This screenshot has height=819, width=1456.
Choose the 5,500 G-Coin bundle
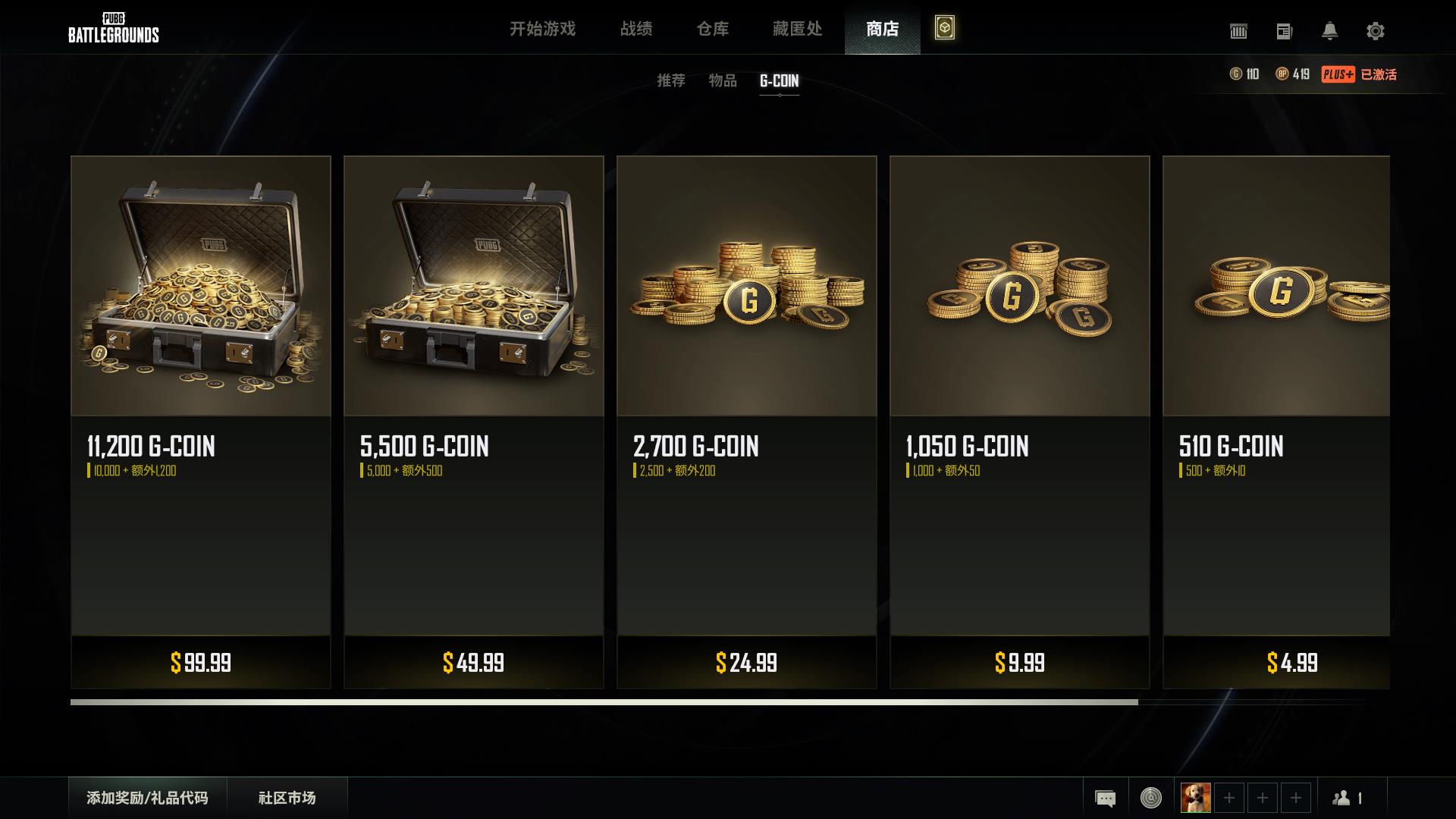pyautogui.click(x=474, y=422)
